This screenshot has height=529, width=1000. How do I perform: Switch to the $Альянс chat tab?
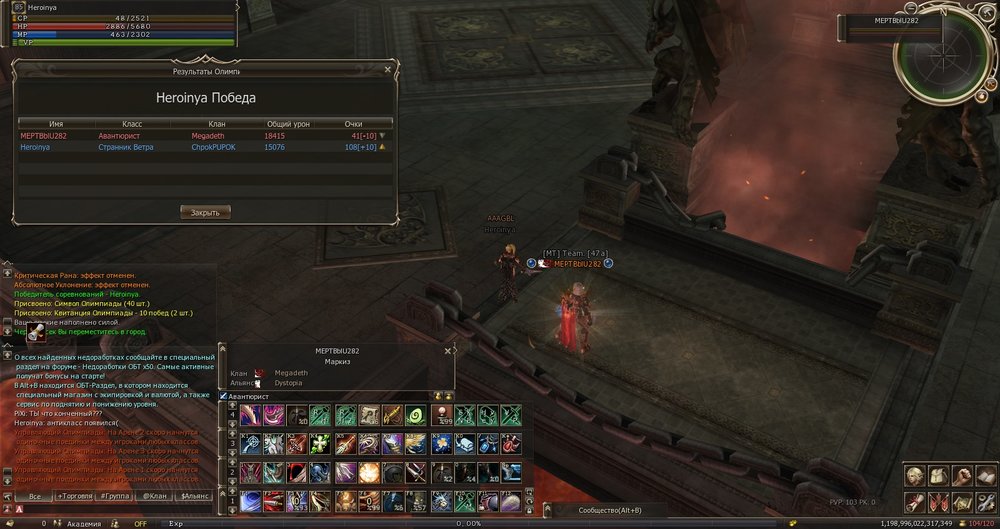coord(194,496)
